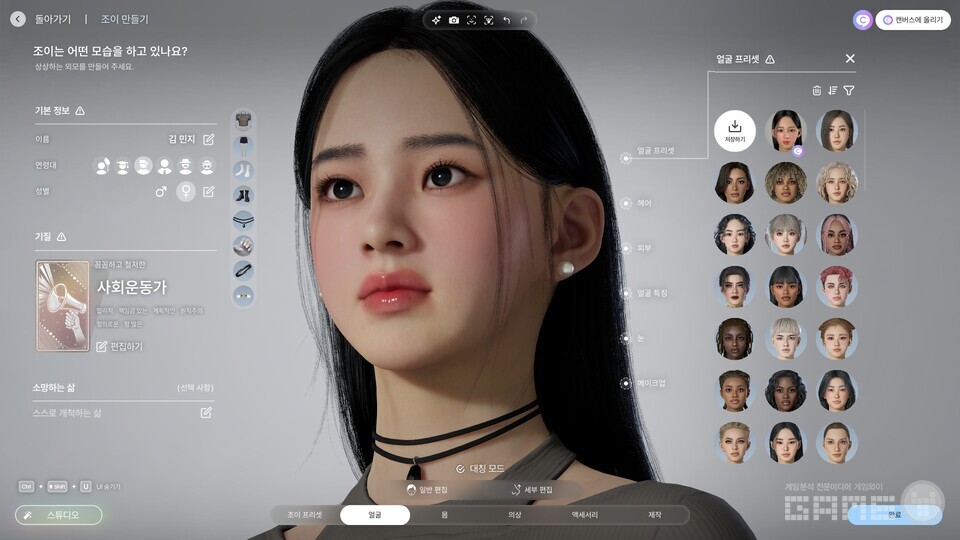Image resolution: width=960 pixels, height=540 pixels.
Task: Edit the 사회운동가 trait with 편집하기
Action: [x=119, y=346]
